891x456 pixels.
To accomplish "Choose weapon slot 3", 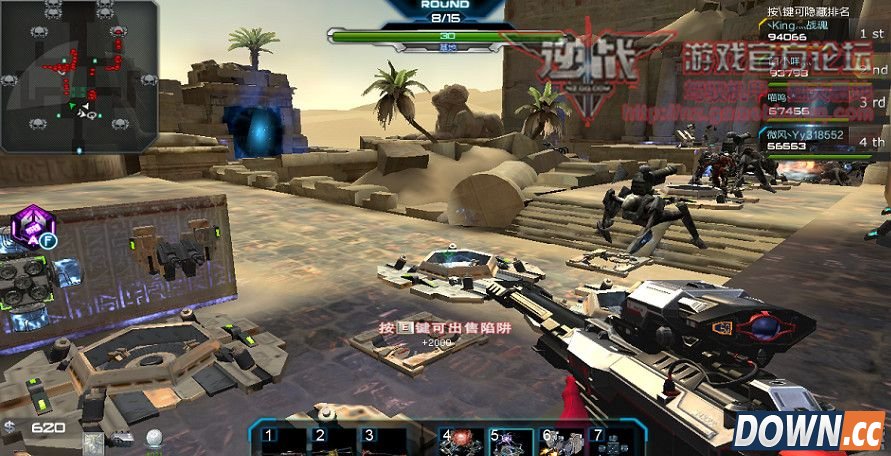I will [x=381, y=439].
